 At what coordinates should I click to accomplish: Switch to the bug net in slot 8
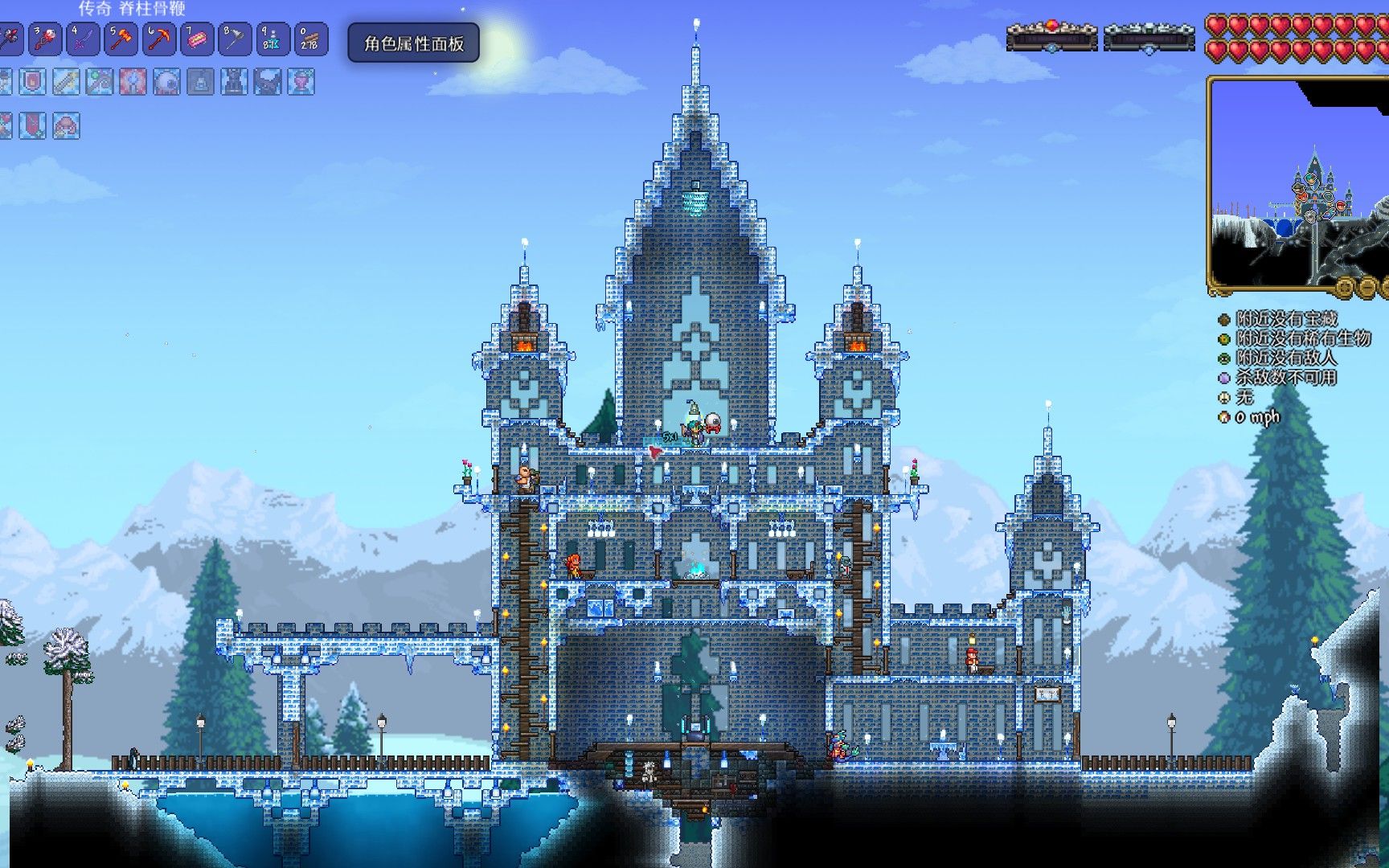coord(235,39)
